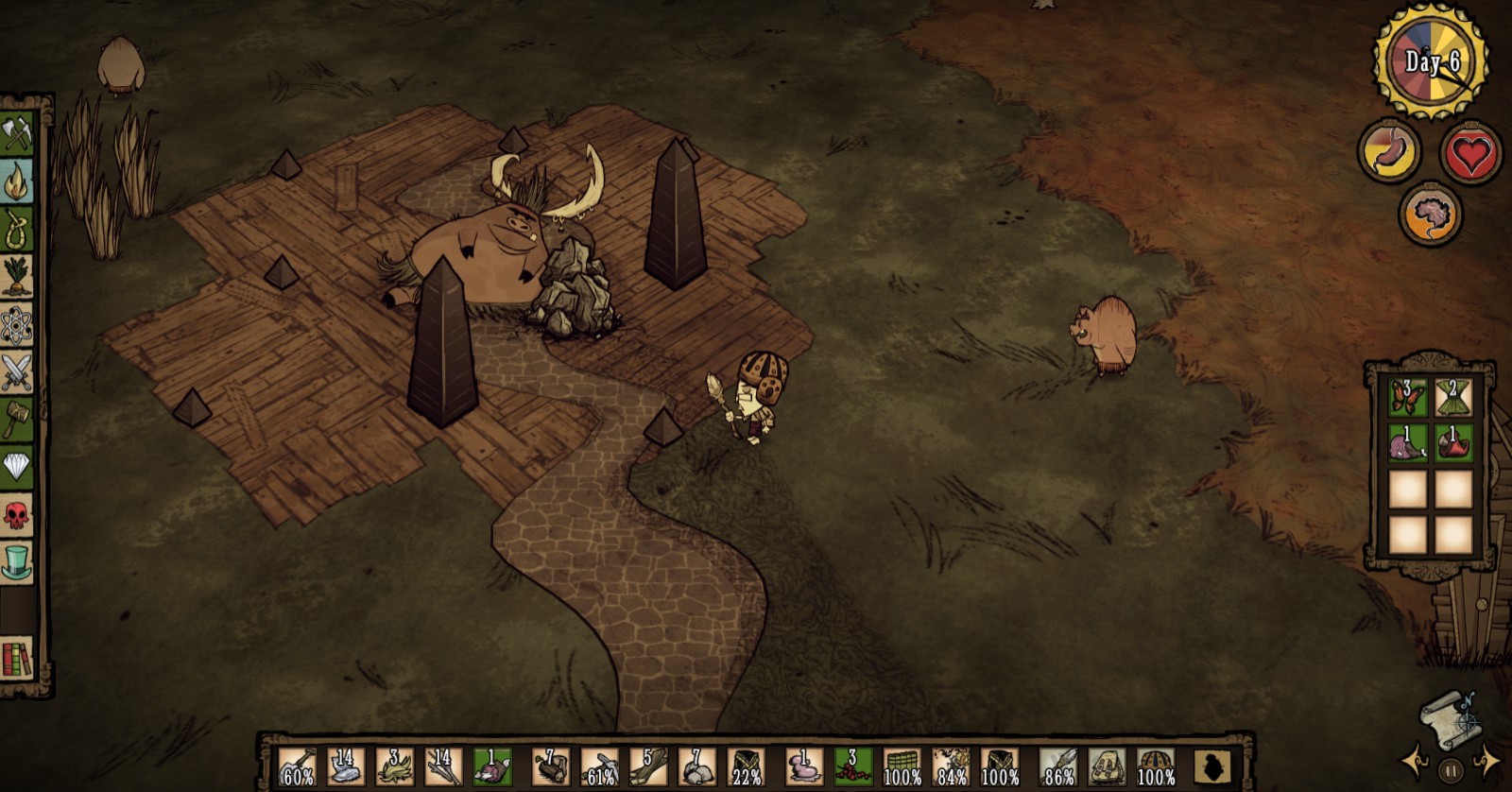
Task: Select the football helmet head slot
Action: pos(1157,766)
